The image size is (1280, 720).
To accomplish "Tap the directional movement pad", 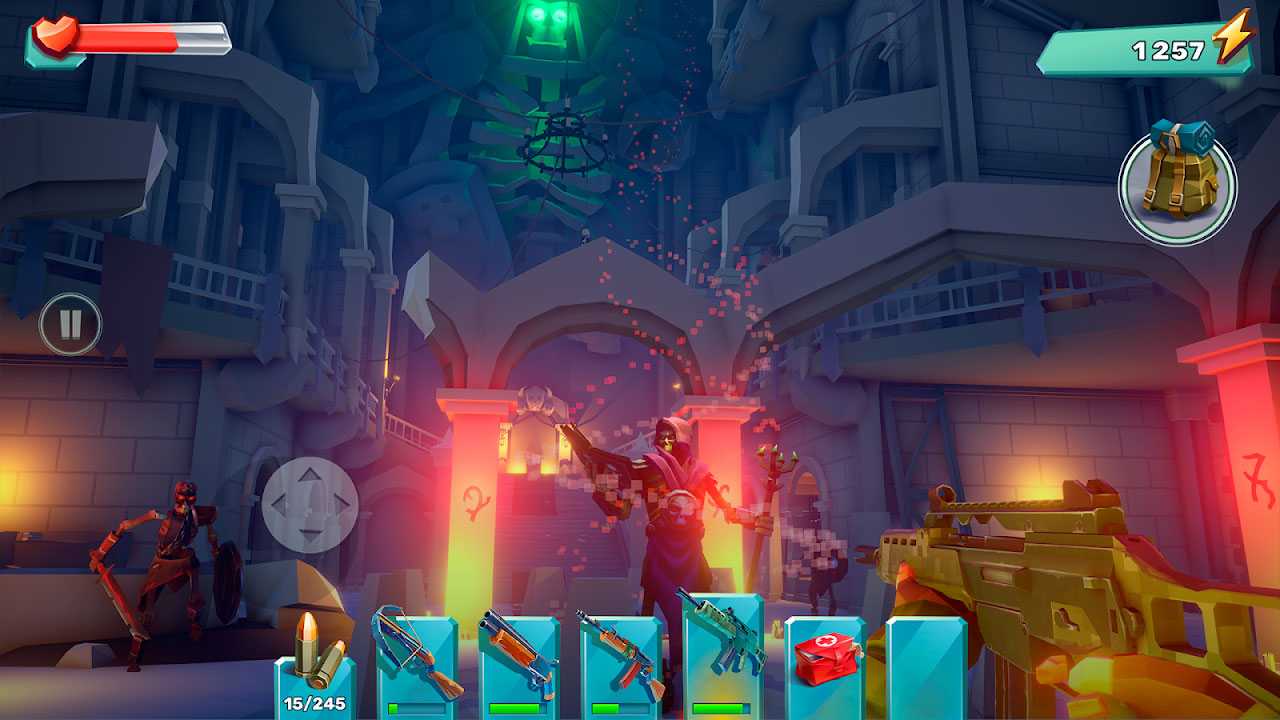I will coord(310,505).
